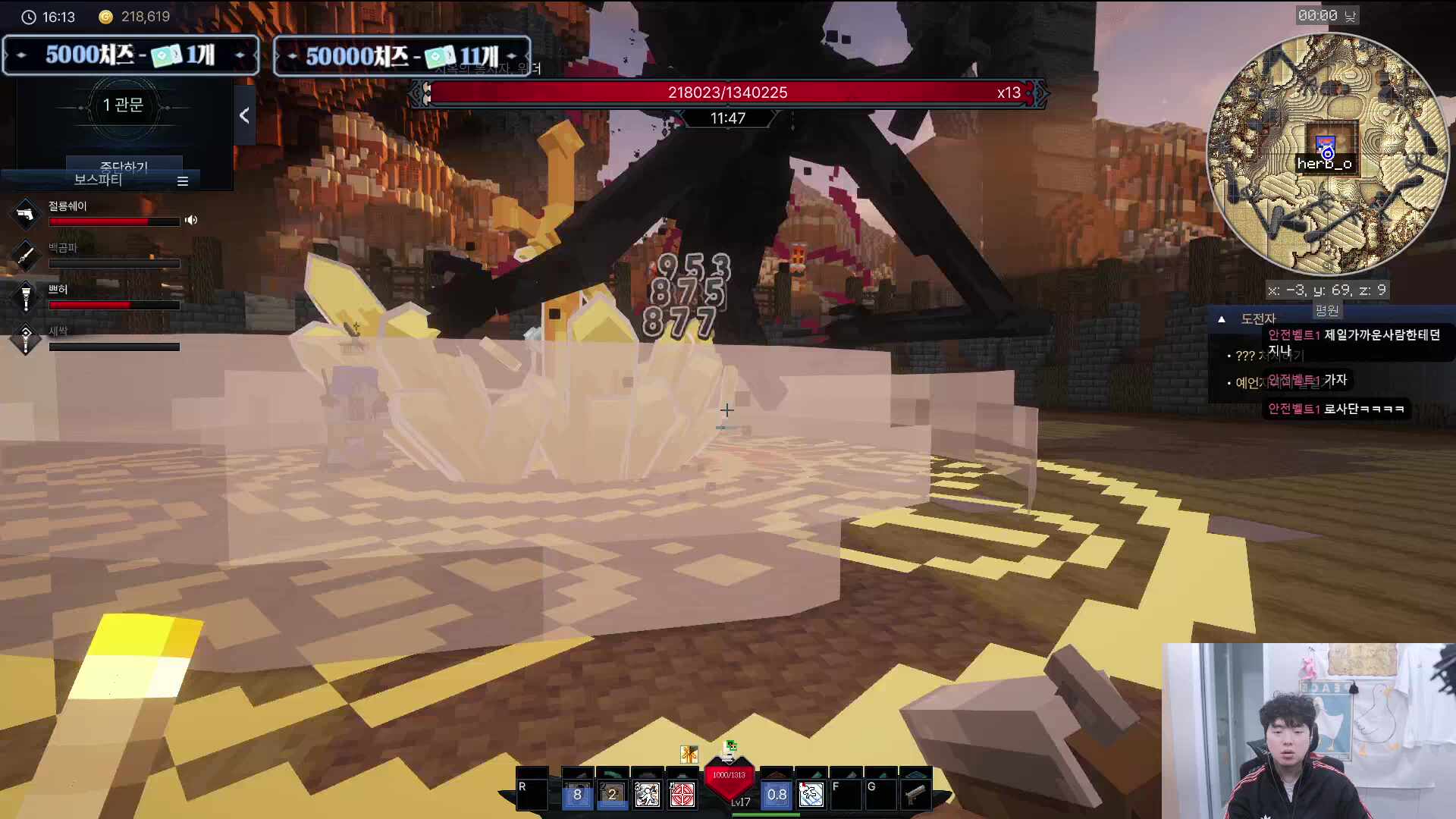Use the blue striped figure skill
The image size is (1456, 819).
click(811, 795)
